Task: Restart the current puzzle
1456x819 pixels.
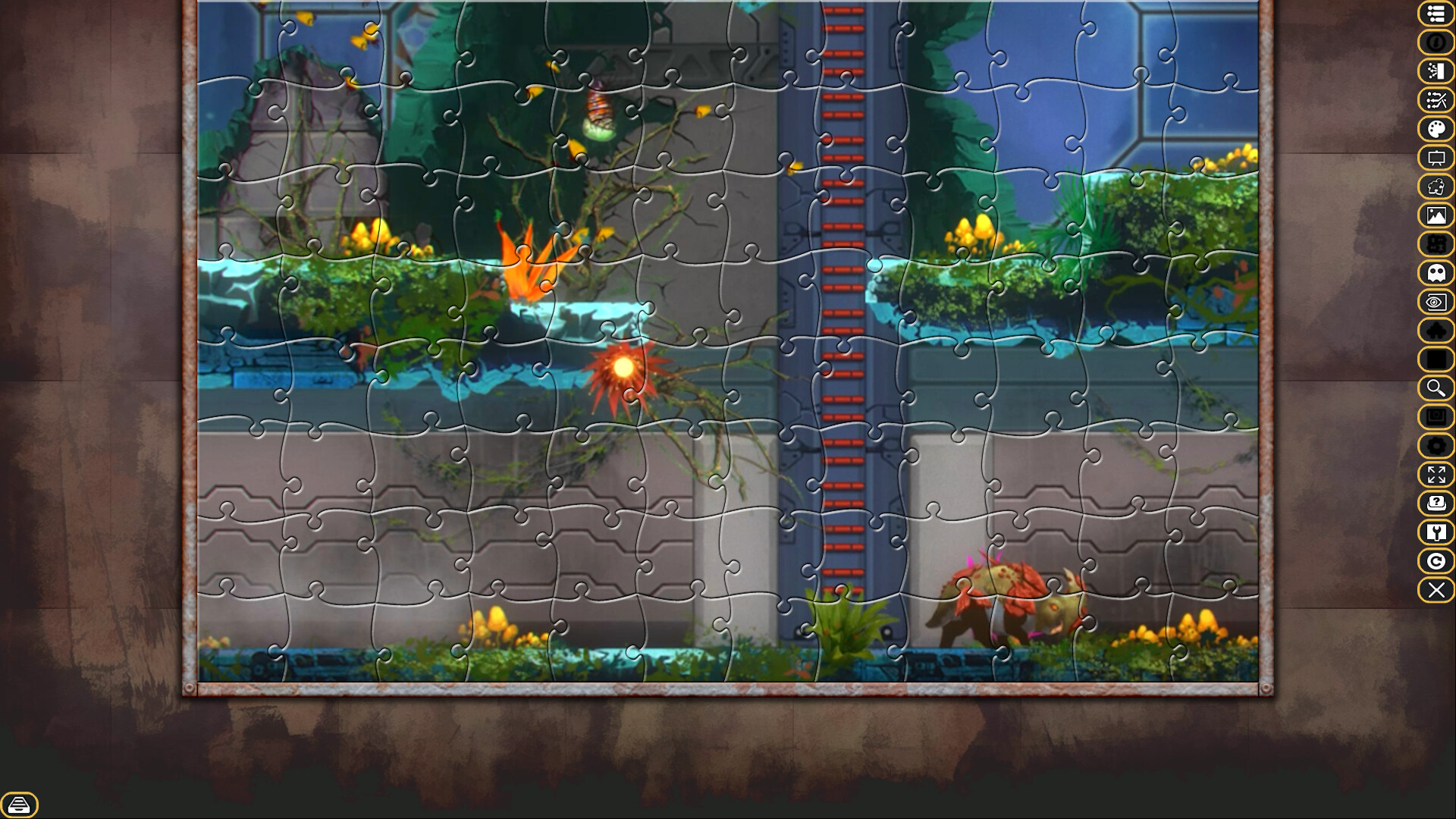Action: [x=1436, y=560]
